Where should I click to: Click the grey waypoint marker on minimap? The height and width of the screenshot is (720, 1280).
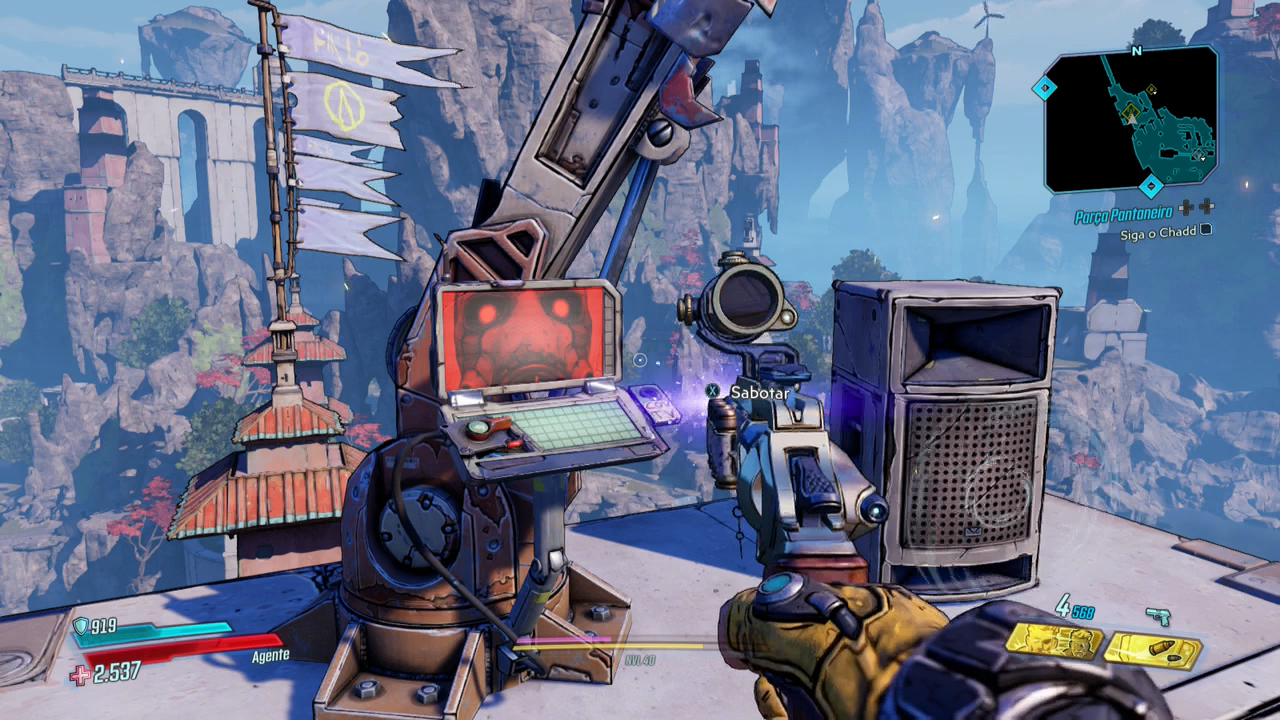[x=1197, y=154]
